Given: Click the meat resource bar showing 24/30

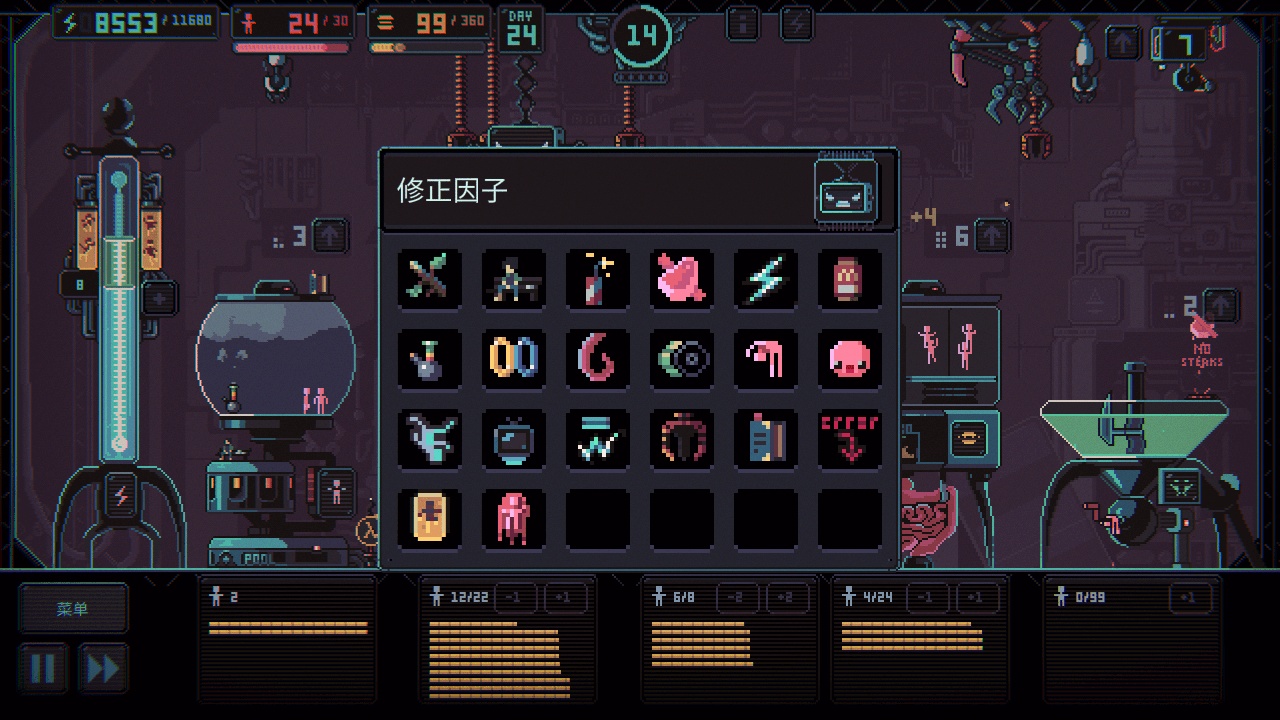Looking at the screenshot, I should point(290,20).
